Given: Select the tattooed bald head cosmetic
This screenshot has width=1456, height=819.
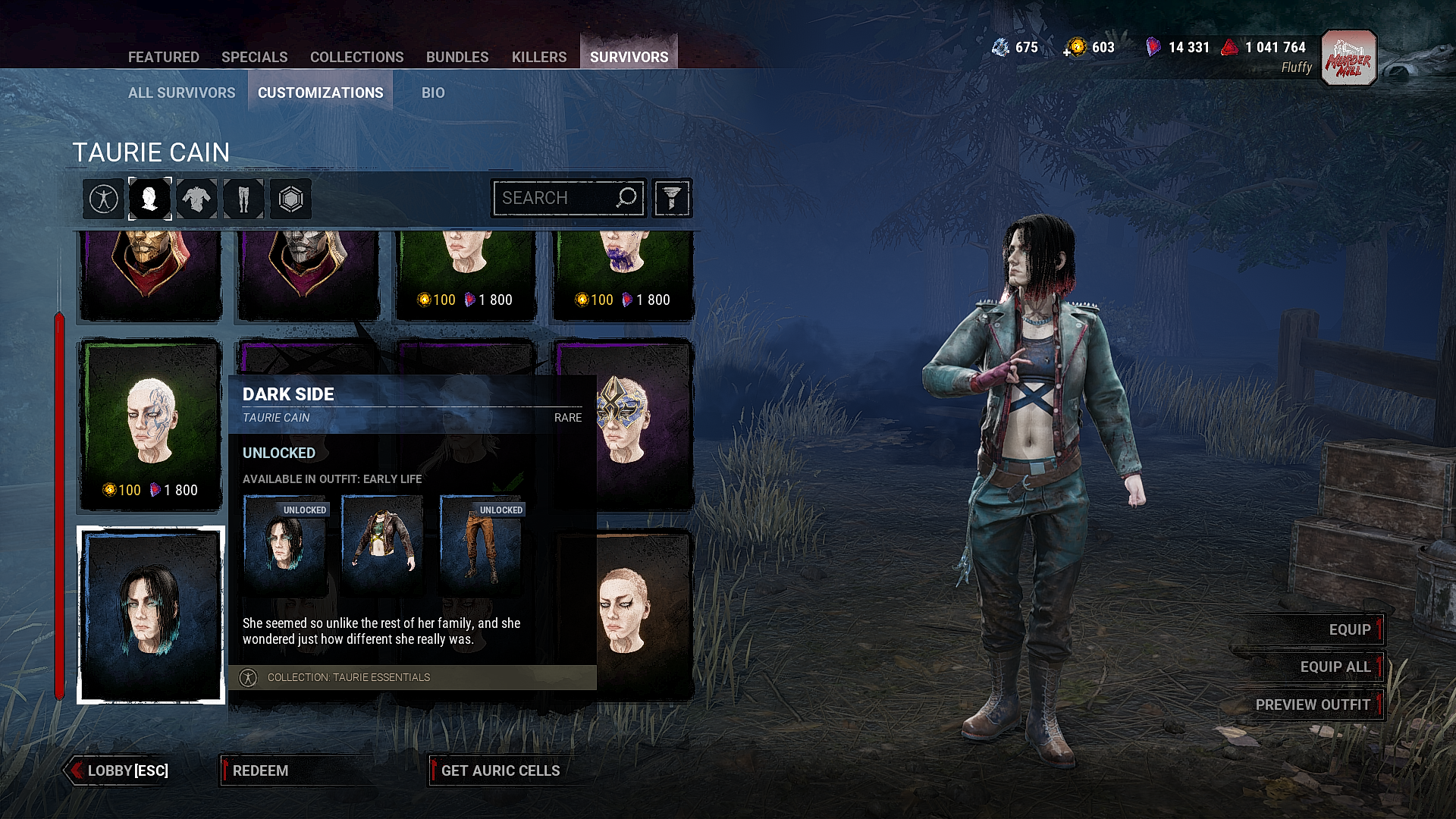Looking at the screenshot, I should point(150,425).
